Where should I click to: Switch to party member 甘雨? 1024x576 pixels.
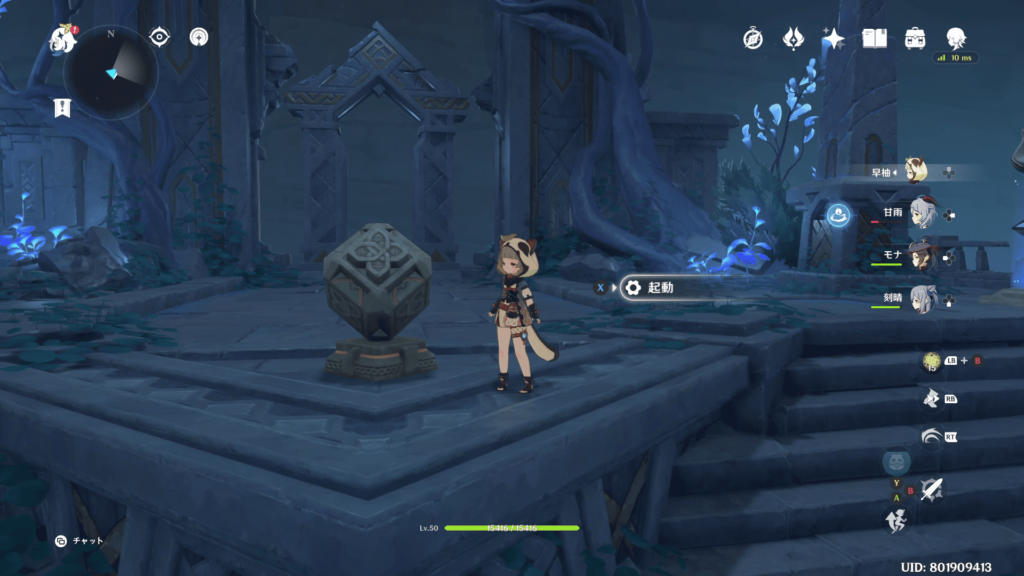[x=921, y=213]
